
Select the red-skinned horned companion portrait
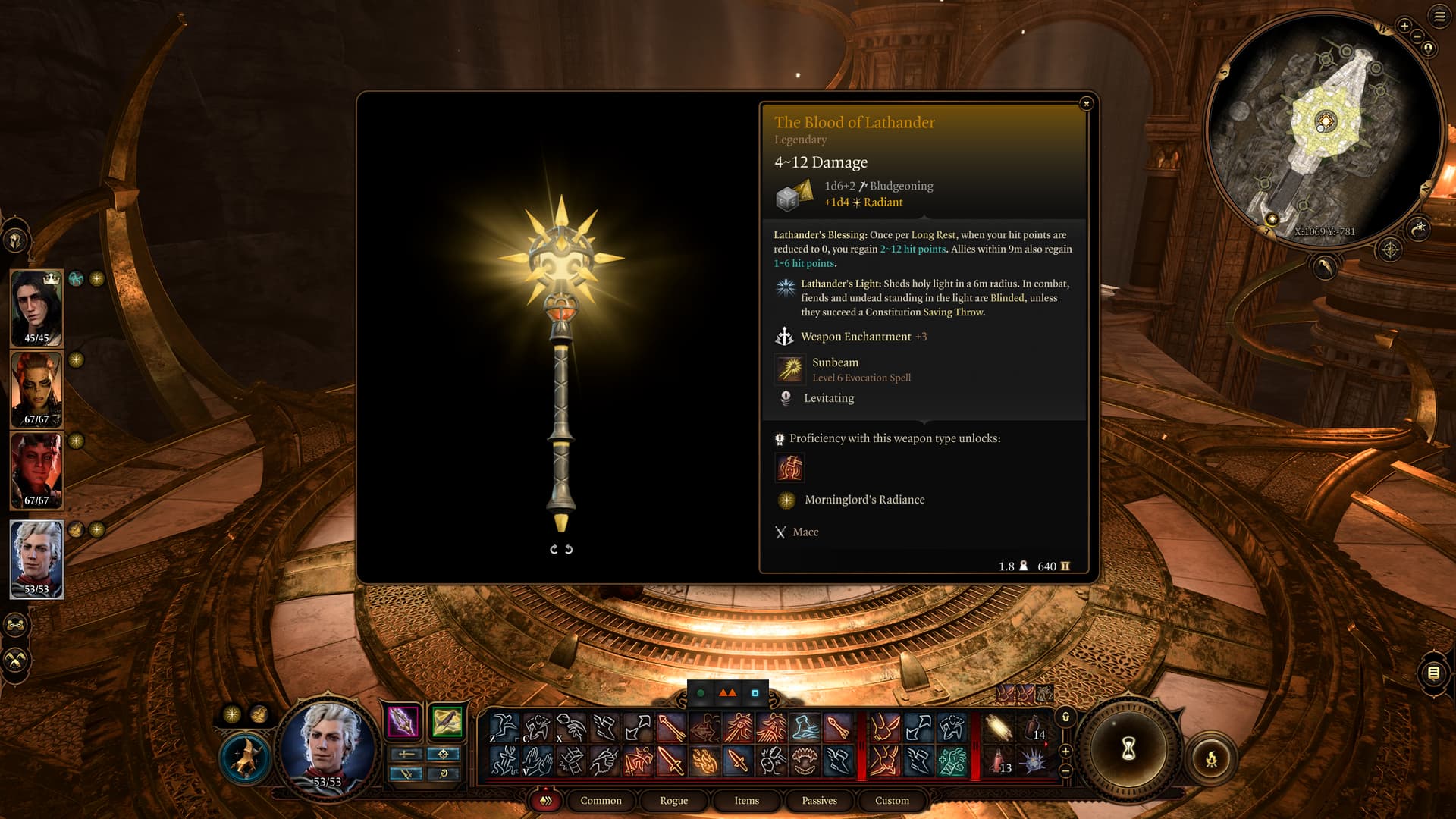(x=36, y=469)
